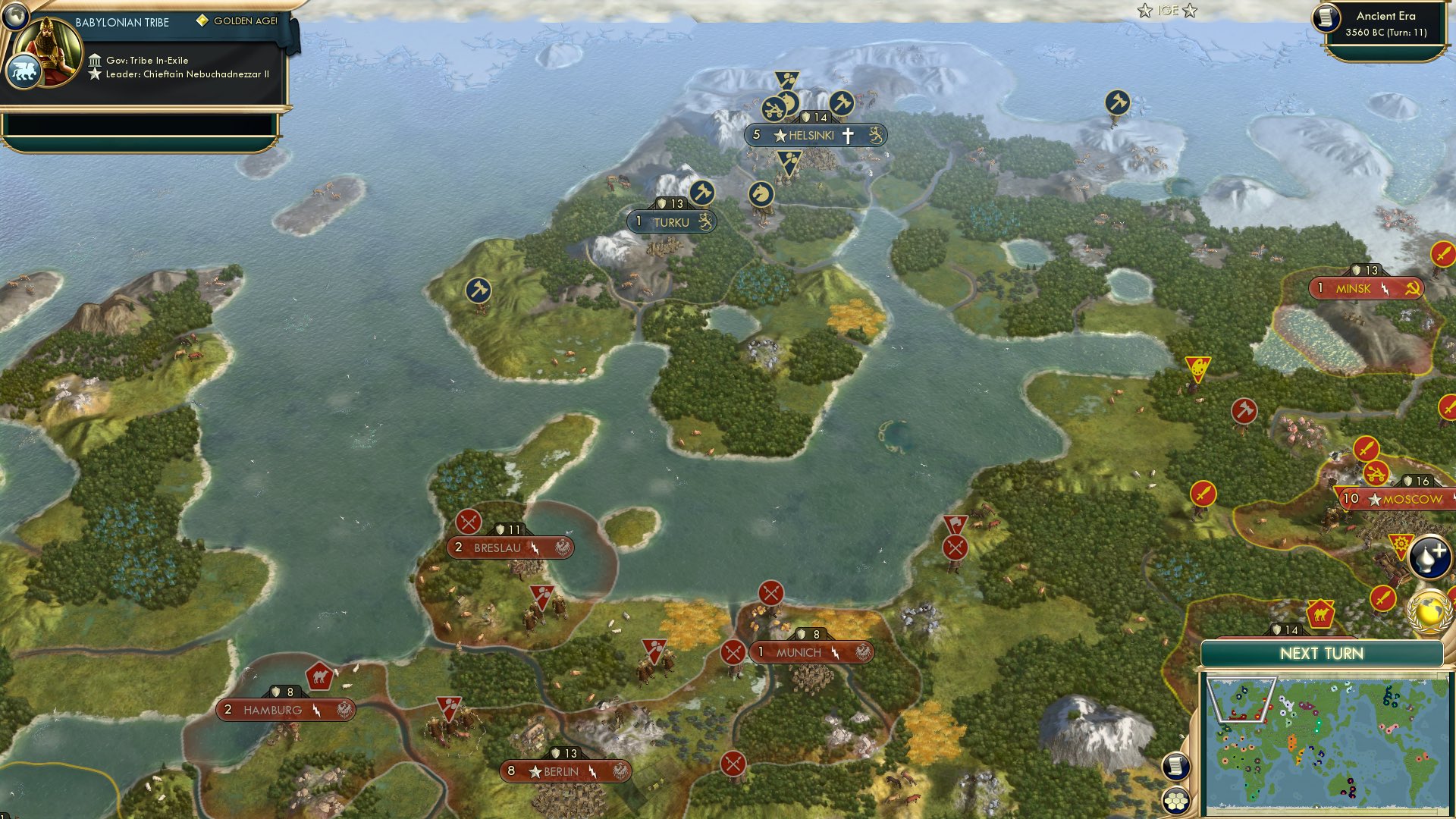Select the horse unit icon below Helsinki
The width and height of the screenshot is (1456, 819).
click(x=761, y=193)
